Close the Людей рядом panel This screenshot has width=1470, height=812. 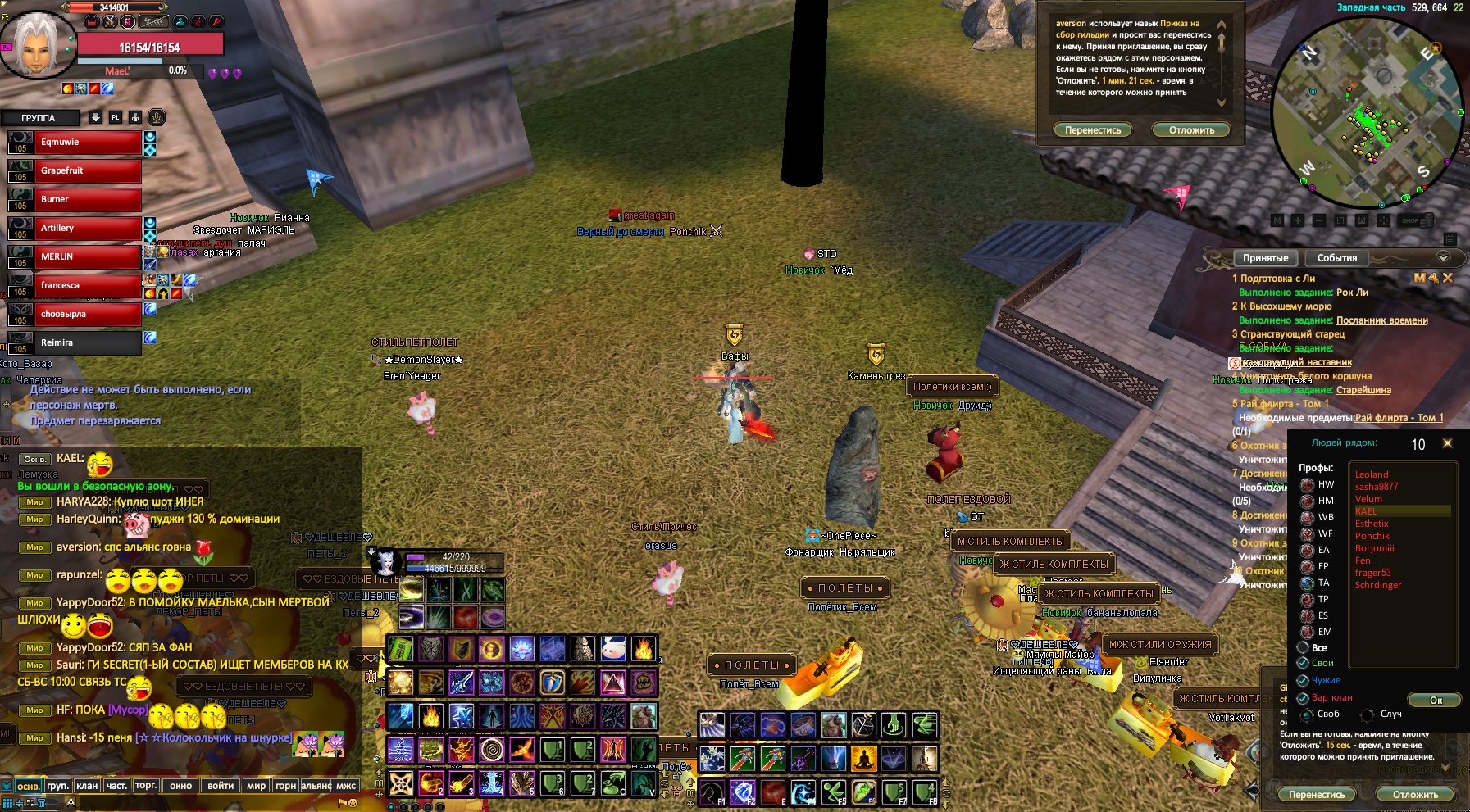click(1447, 443)
